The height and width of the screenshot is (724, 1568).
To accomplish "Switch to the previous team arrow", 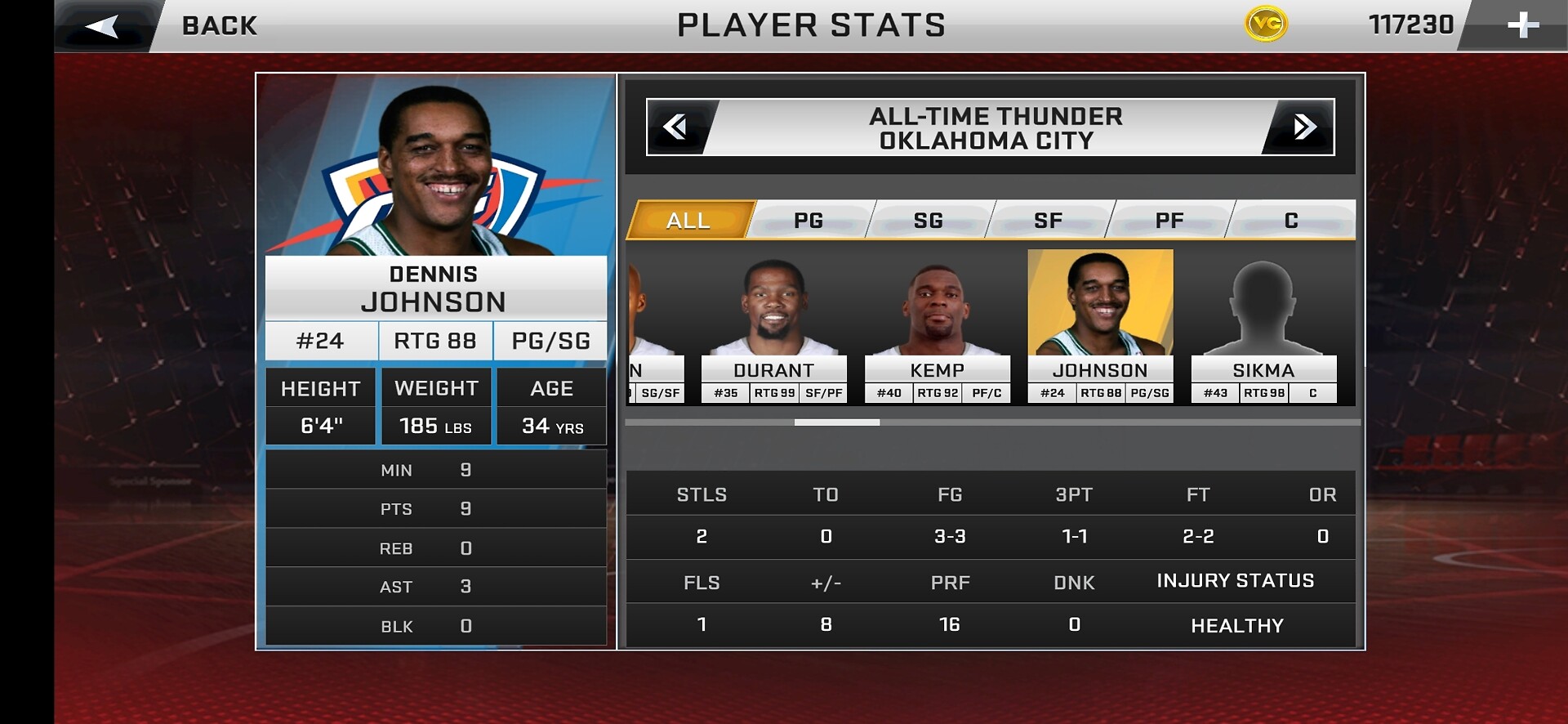I will [676, 127].
